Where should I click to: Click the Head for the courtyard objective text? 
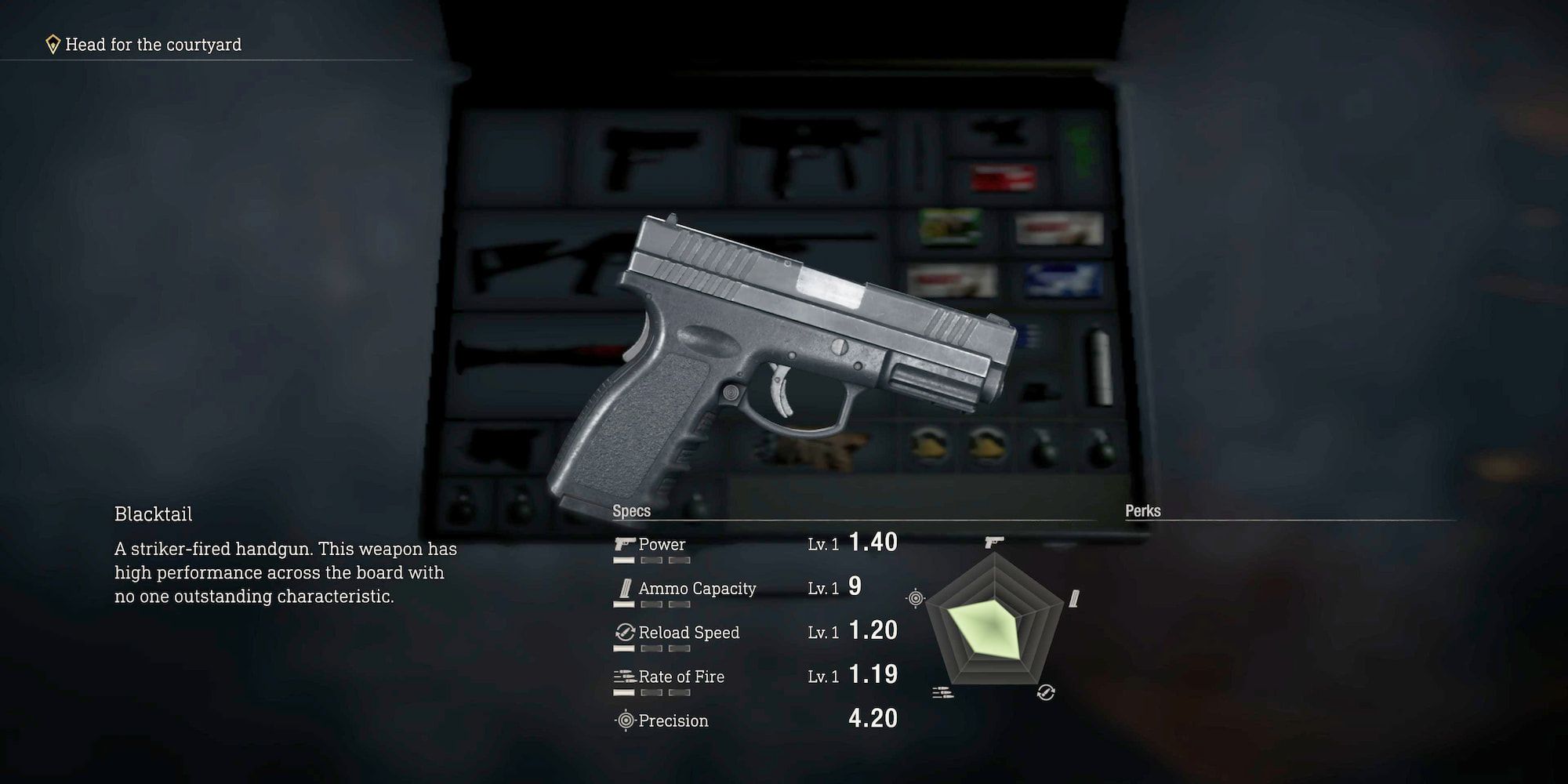(154, 45)
